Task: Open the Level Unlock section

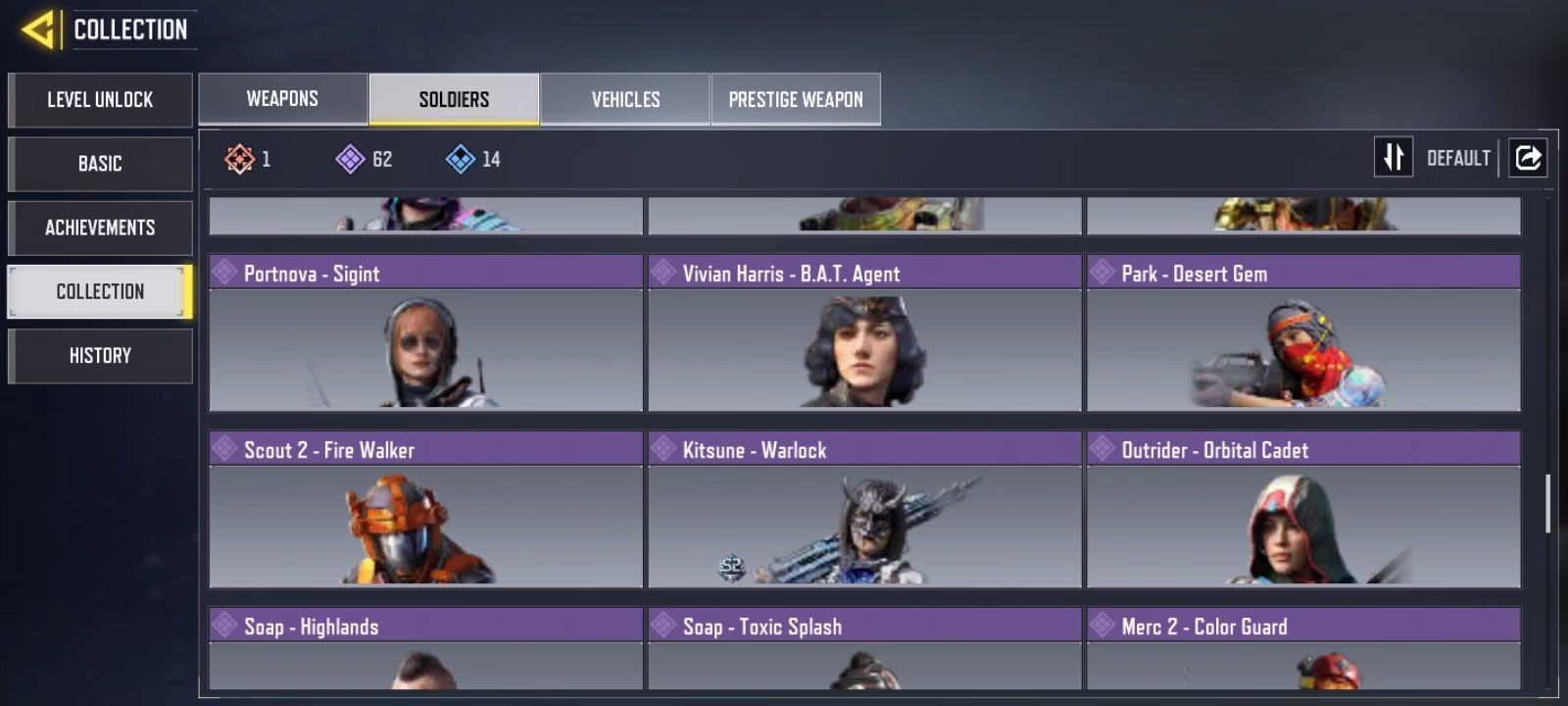Action: 100,100
